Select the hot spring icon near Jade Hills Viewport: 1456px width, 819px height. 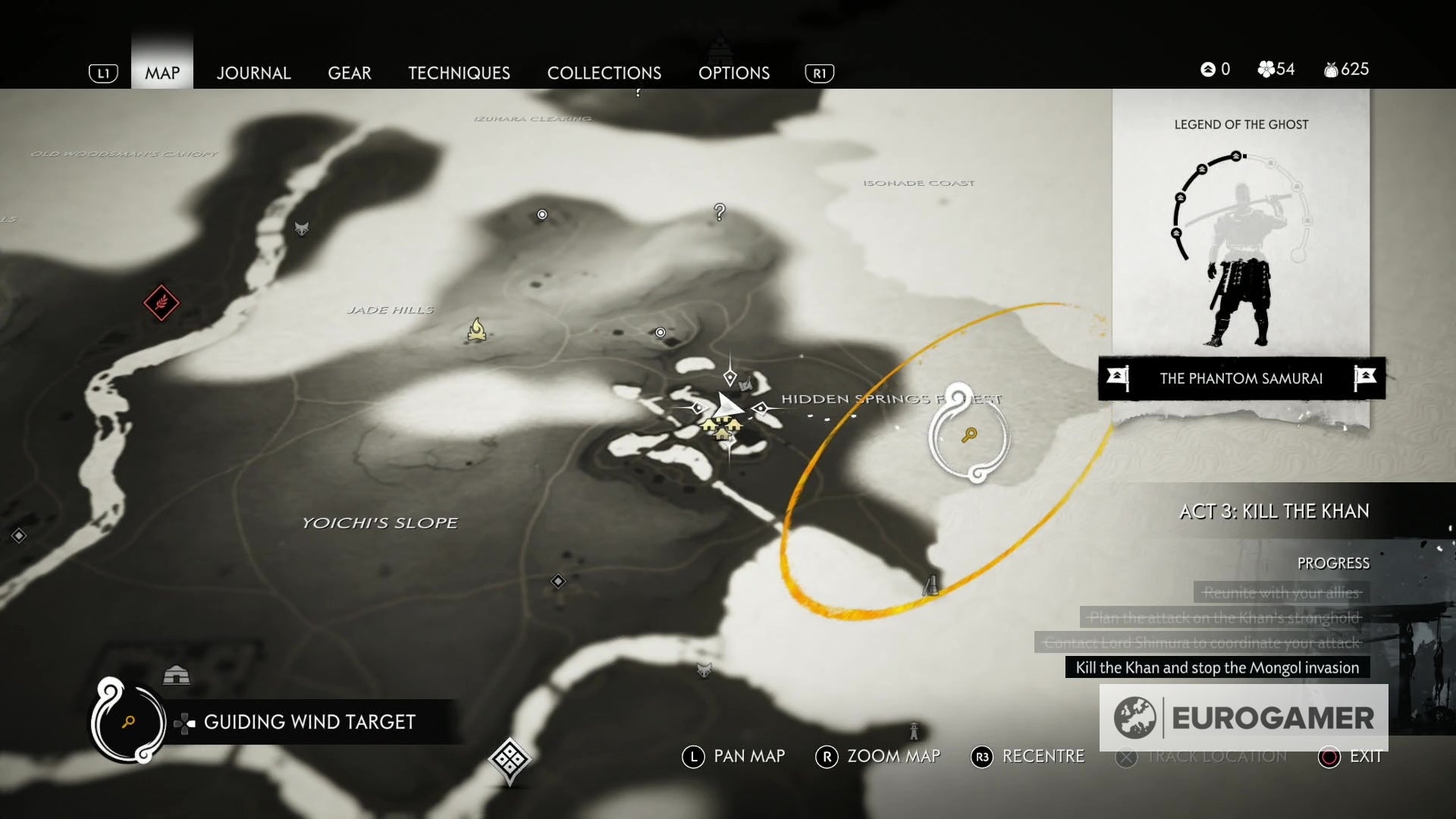[x=477, y=329]
